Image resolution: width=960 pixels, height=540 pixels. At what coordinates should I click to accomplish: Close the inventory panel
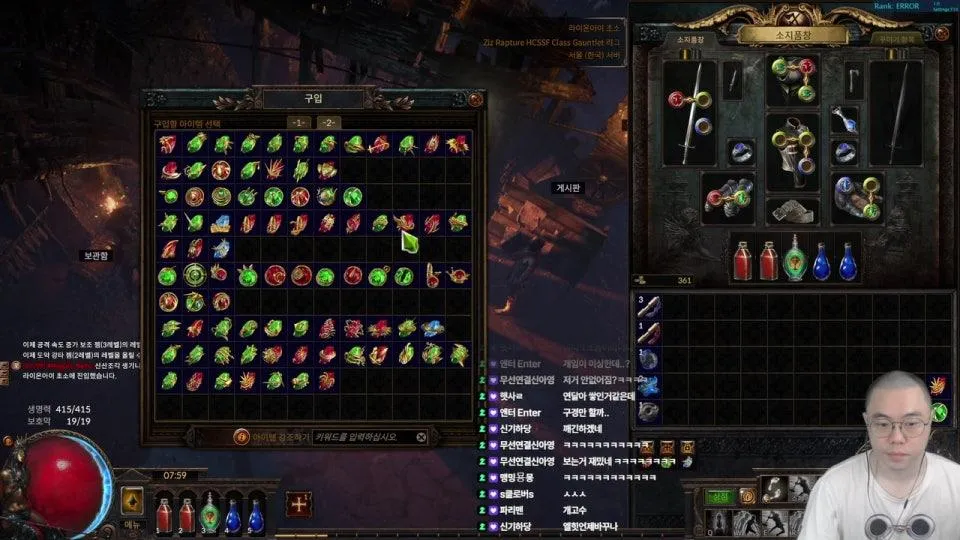point(940,34)
